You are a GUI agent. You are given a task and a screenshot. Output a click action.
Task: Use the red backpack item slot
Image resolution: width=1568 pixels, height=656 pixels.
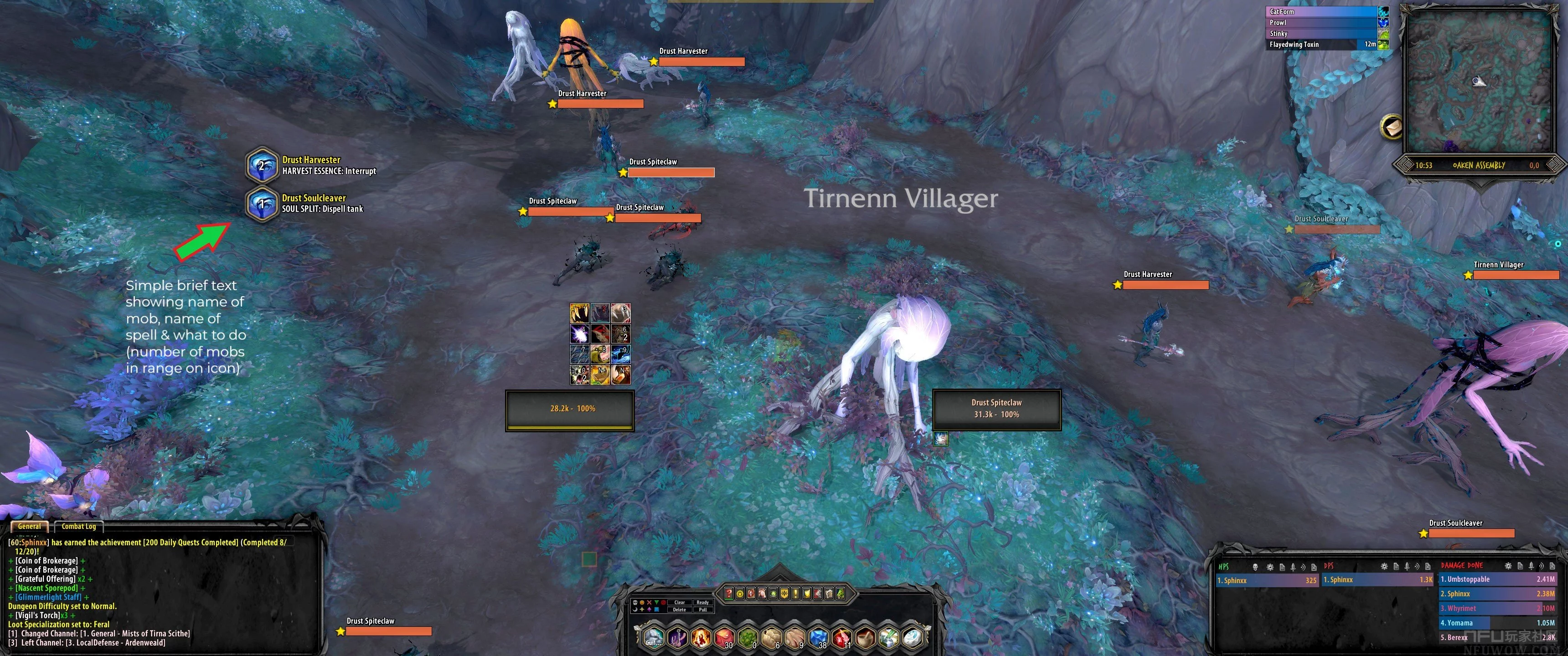click(724, 638)
